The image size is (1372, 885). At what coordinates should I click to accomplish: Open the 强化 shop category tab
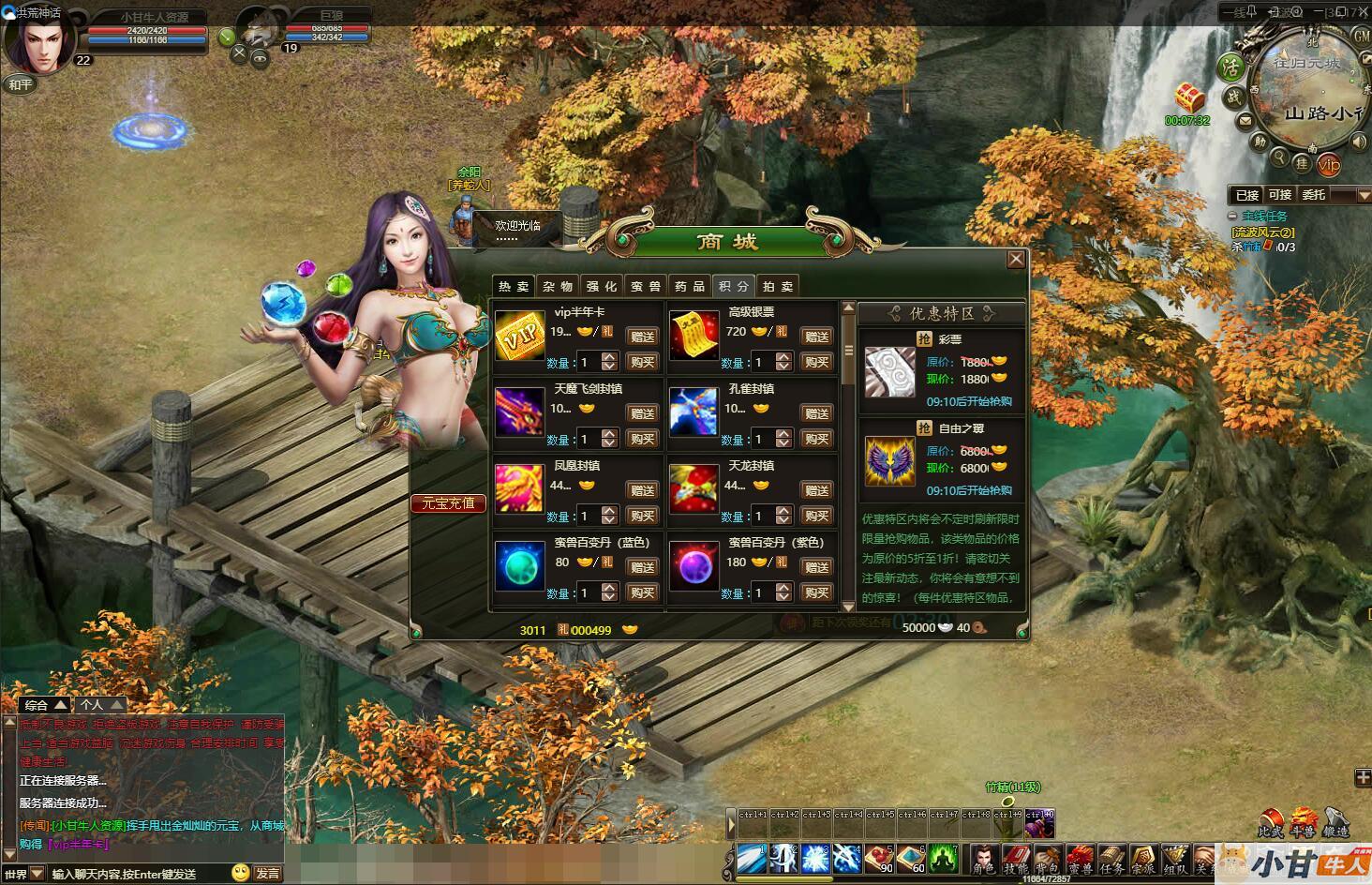click(x=602, y=286)
